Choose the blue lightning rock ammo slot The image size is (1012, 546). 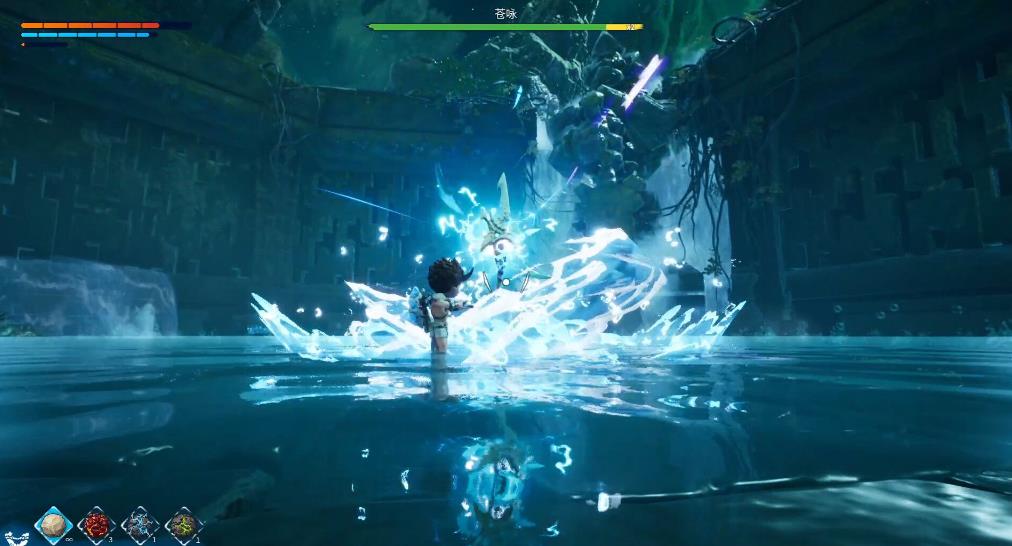click(x=140, y=524)
